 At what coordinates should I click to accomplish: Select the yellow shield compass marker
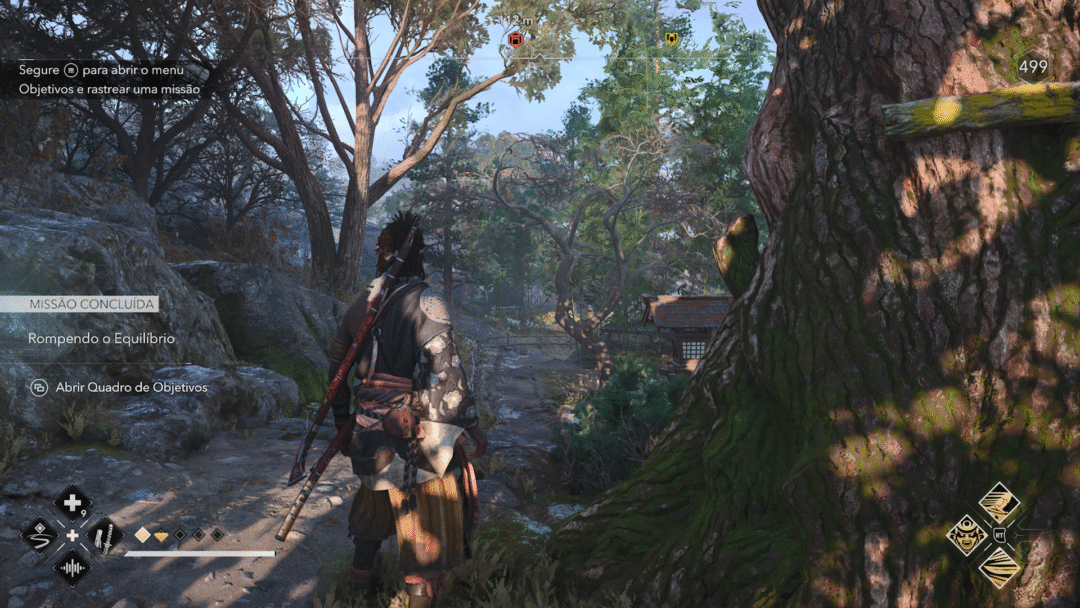(671, 39)
